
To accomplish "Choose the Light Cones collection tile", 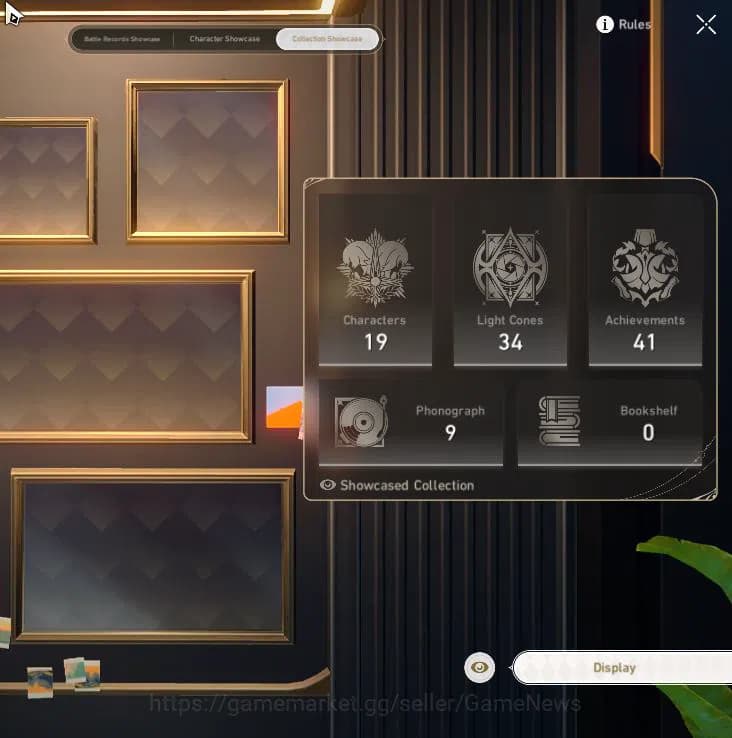I will pyautogui.click(x=510, y=280).
